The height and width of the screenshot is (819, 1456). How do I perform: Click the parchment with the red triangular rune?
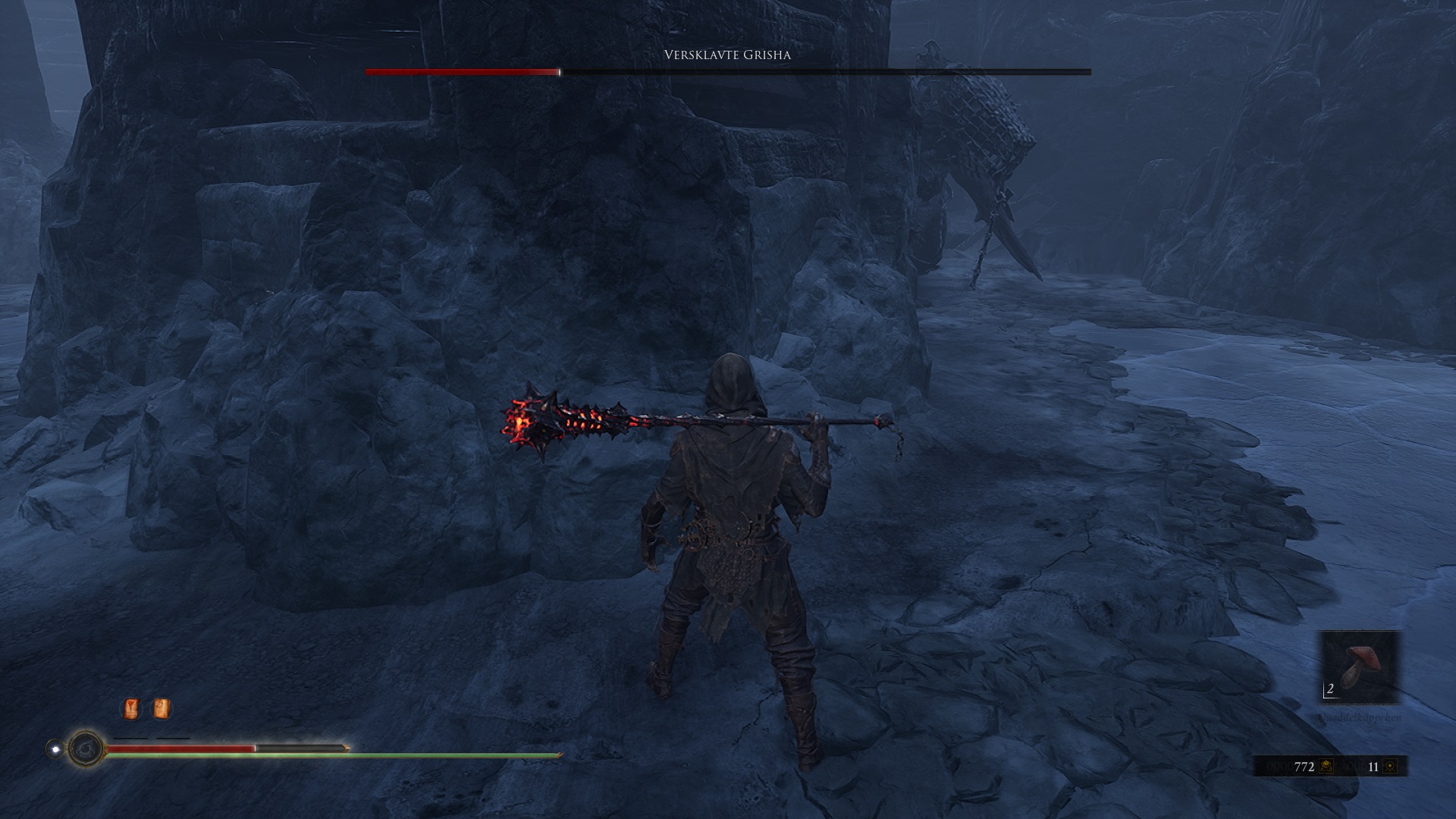131,709
